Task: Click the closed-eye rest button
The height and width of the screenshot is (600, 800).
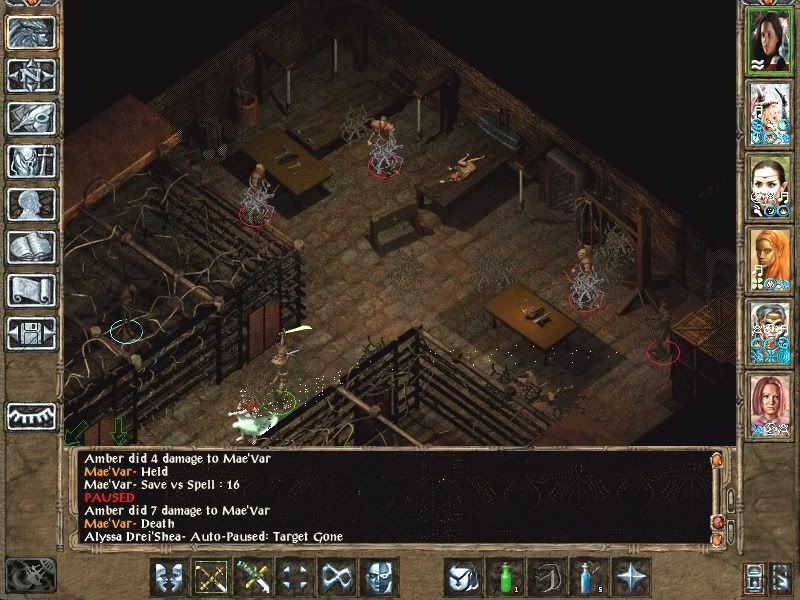Action: click(32, 415)
